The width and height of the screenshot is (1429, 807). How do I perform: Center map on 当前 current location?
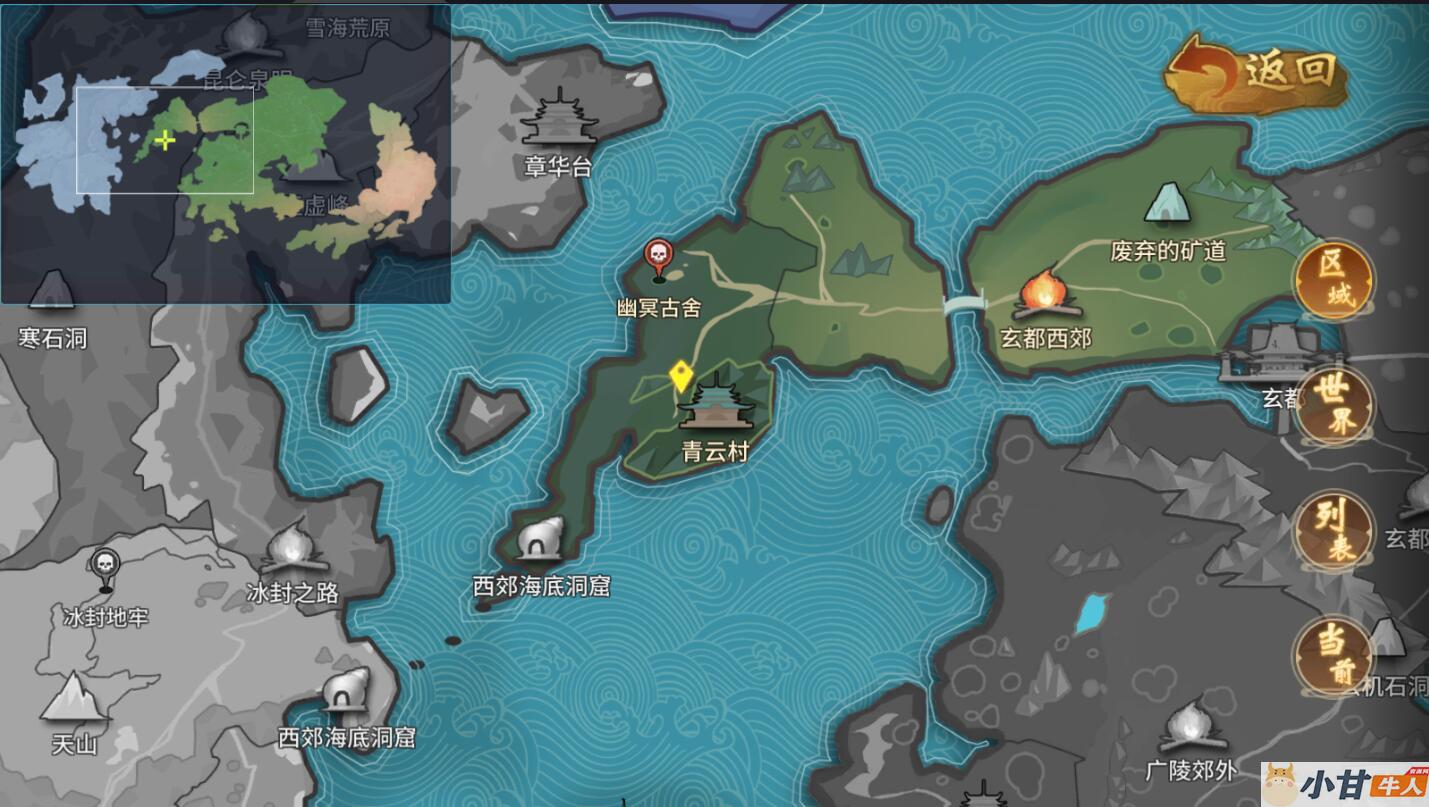(1334, 655)
